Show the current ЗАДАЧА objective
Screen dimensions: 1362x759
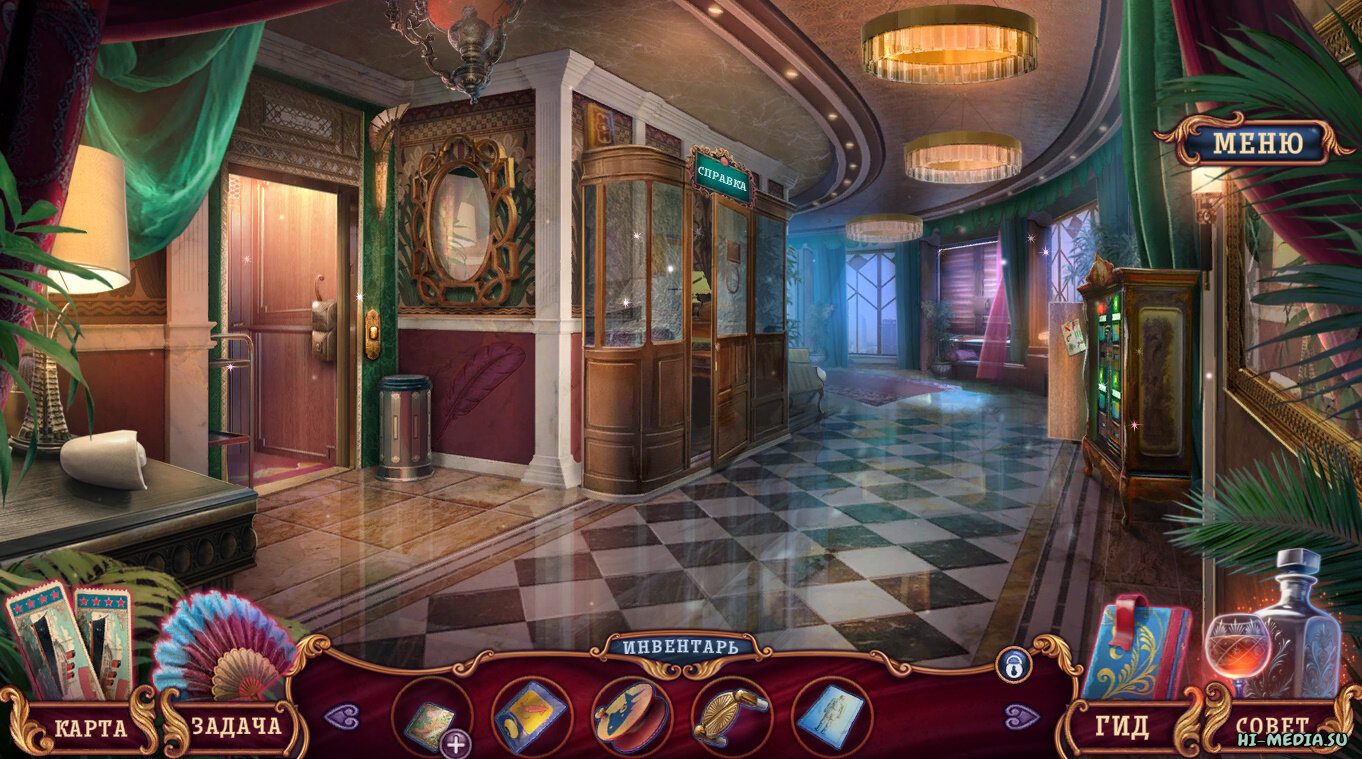tap(236, 726)
